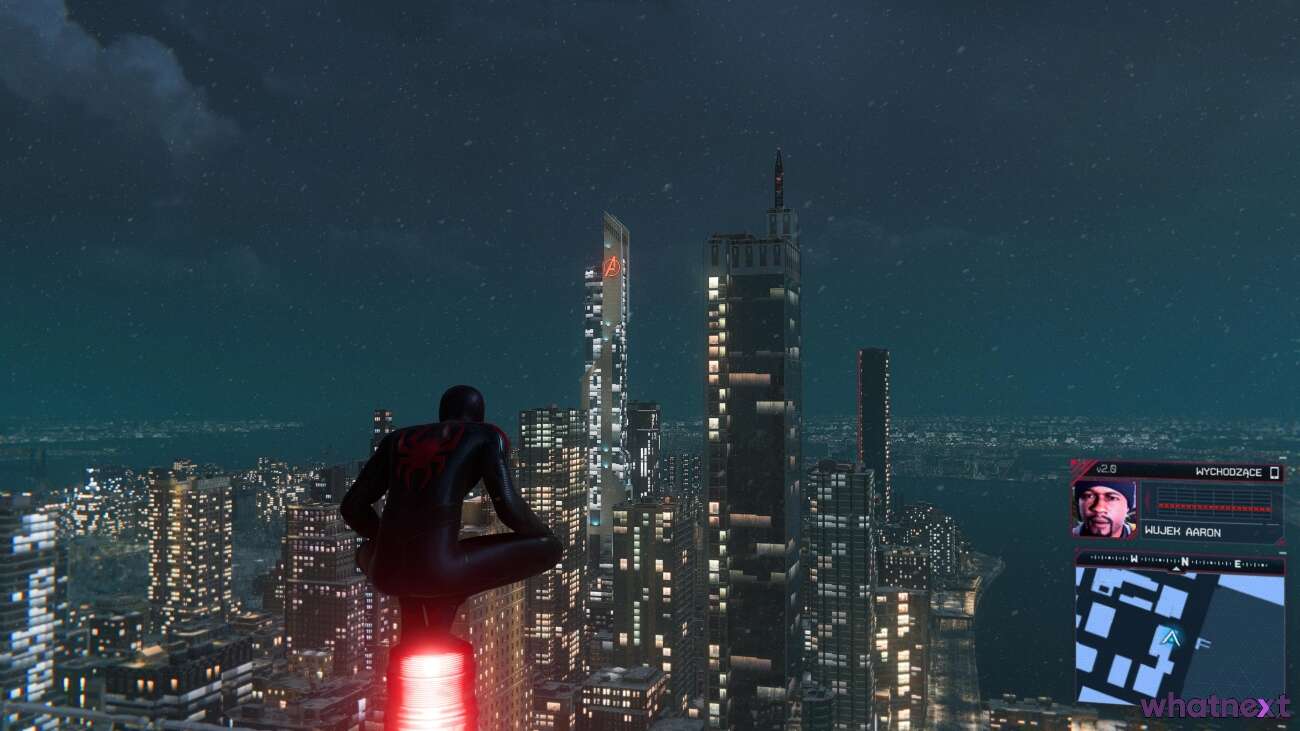Click the phone icon next to WYCHODZĄCE
The width and height of the screenshot is (1300, 731).
coord(1274,472)
